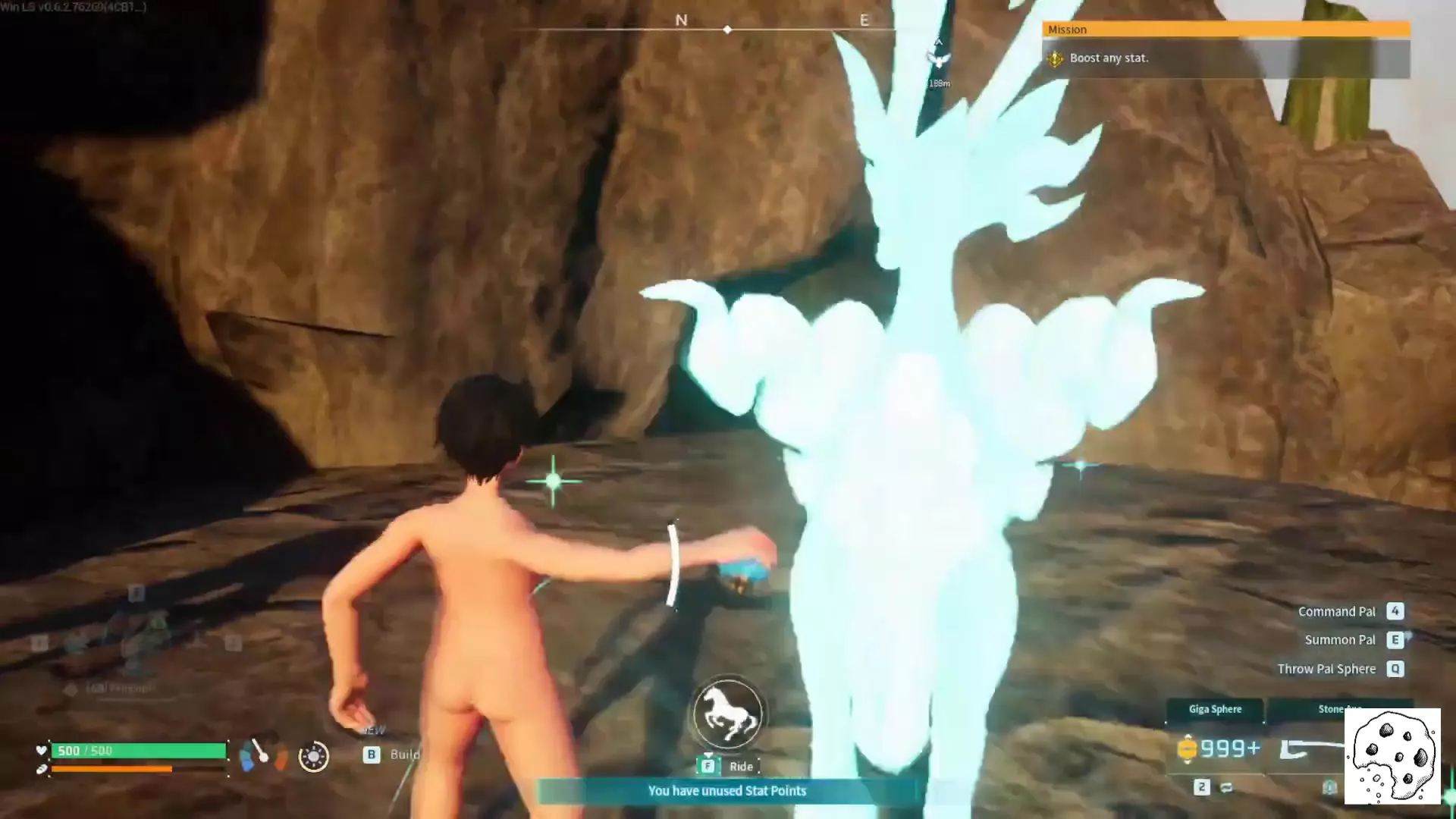Image resolution: width=1456 pixels, height=819 pixels.
Task: Click the horse Ride mount icon
Action: pyautogui.click(x=728, y=714)
